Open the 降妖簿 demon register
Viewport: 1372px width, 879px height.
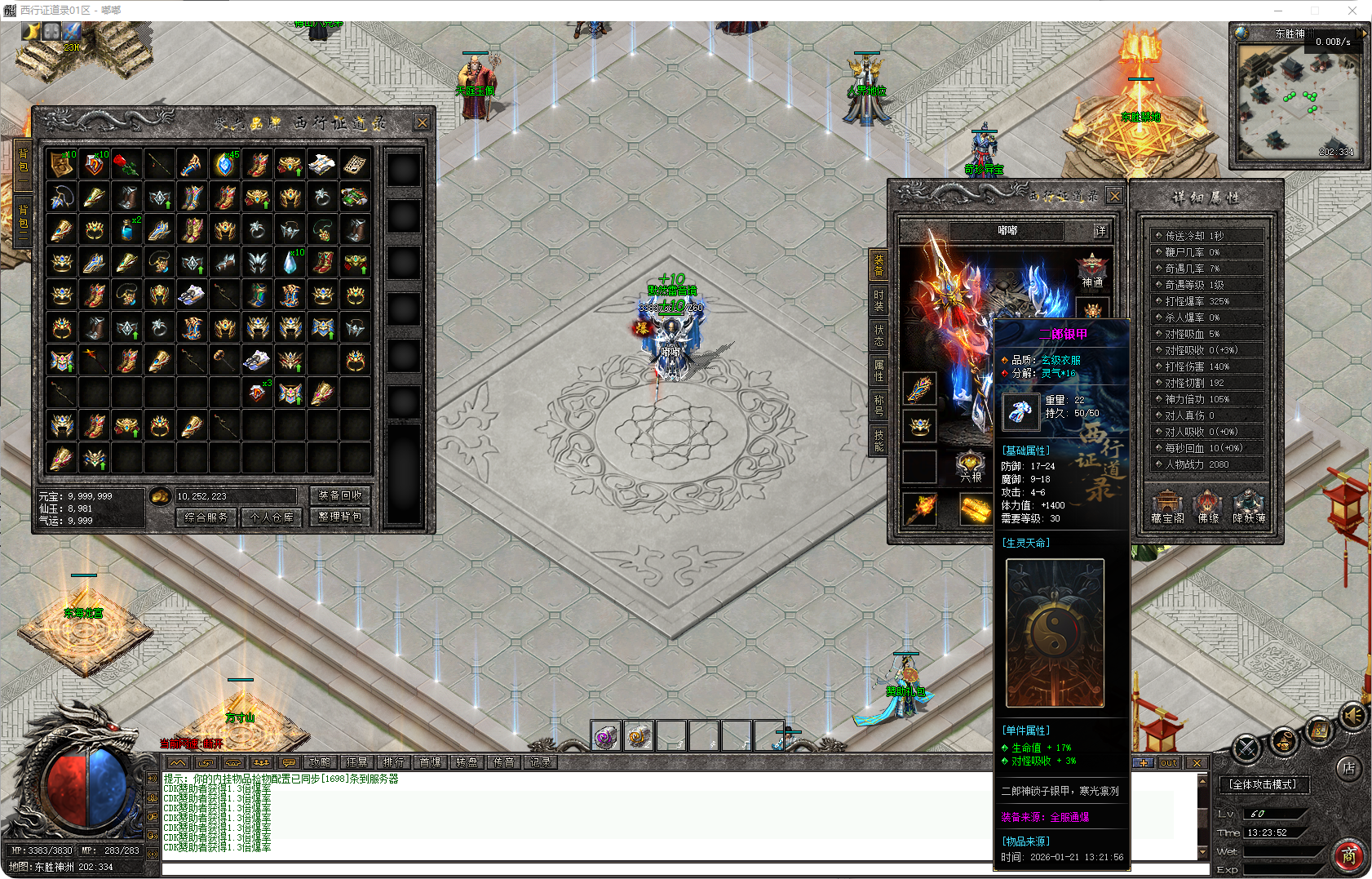1249,507
